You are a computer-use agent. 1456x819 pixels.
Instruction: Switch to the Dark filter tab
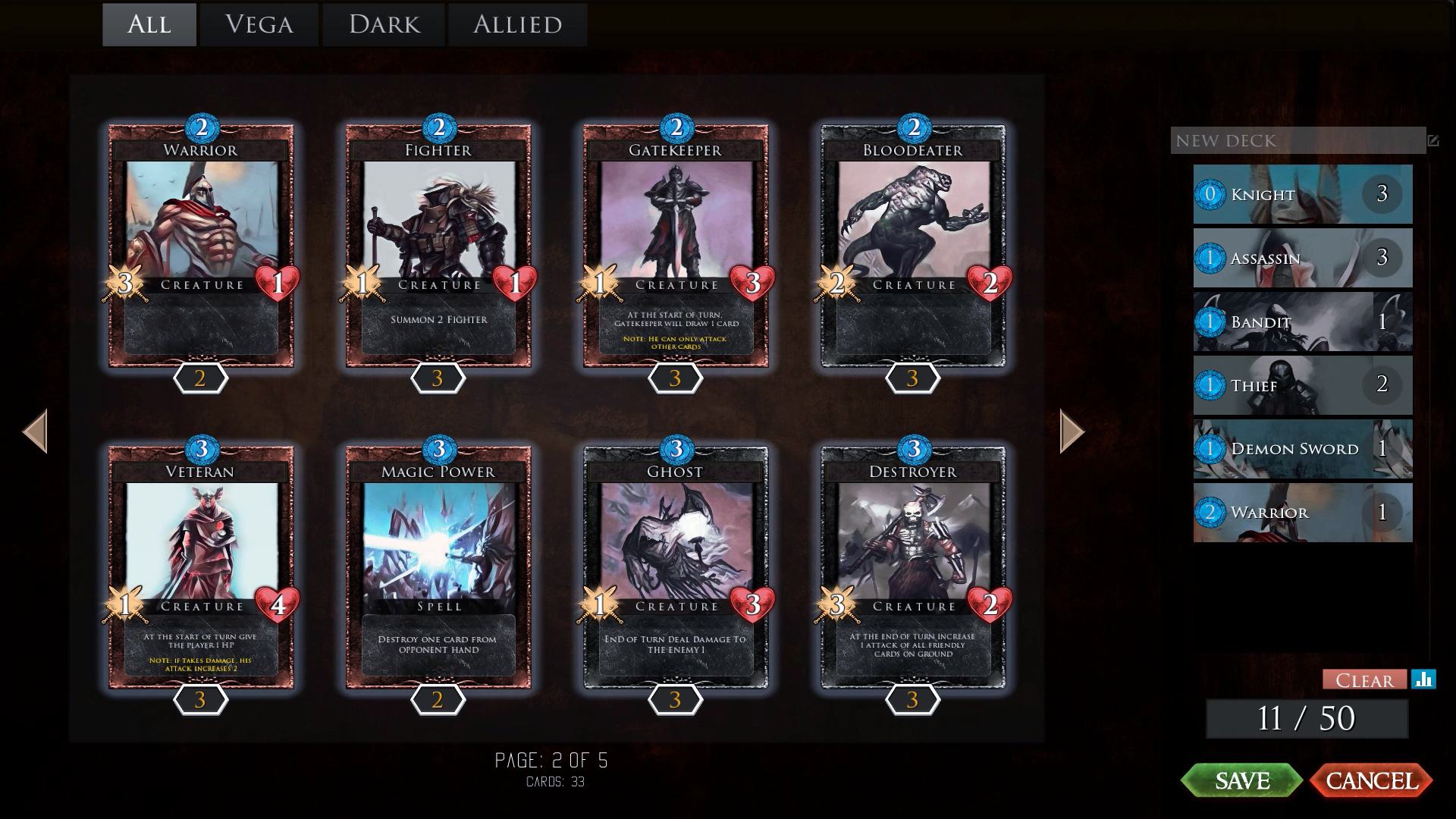tap(383, 24)
